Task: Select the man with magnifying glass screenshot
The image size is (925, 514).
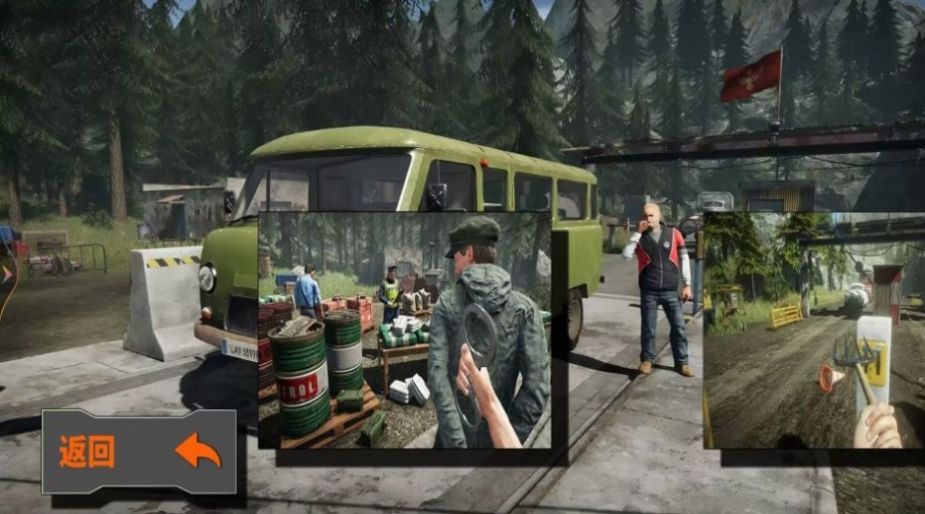Action: click(x=405, y=330)
